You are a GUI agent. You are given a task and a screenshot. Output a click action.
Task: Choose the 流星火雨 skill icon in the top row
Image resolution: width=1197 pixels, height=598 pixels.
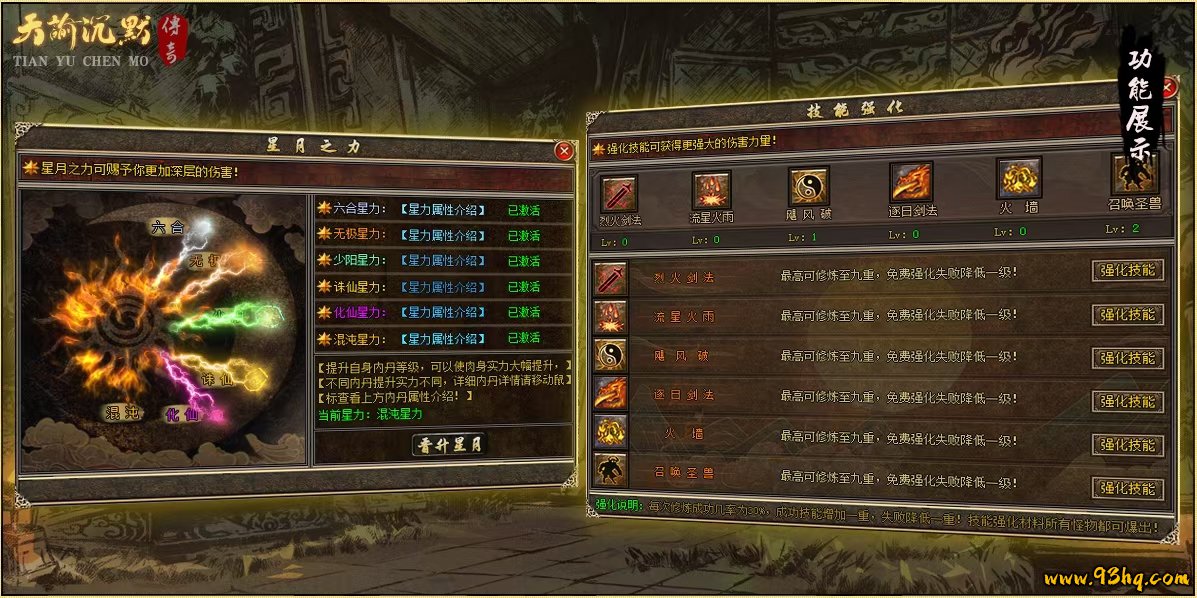click(711, 189)
